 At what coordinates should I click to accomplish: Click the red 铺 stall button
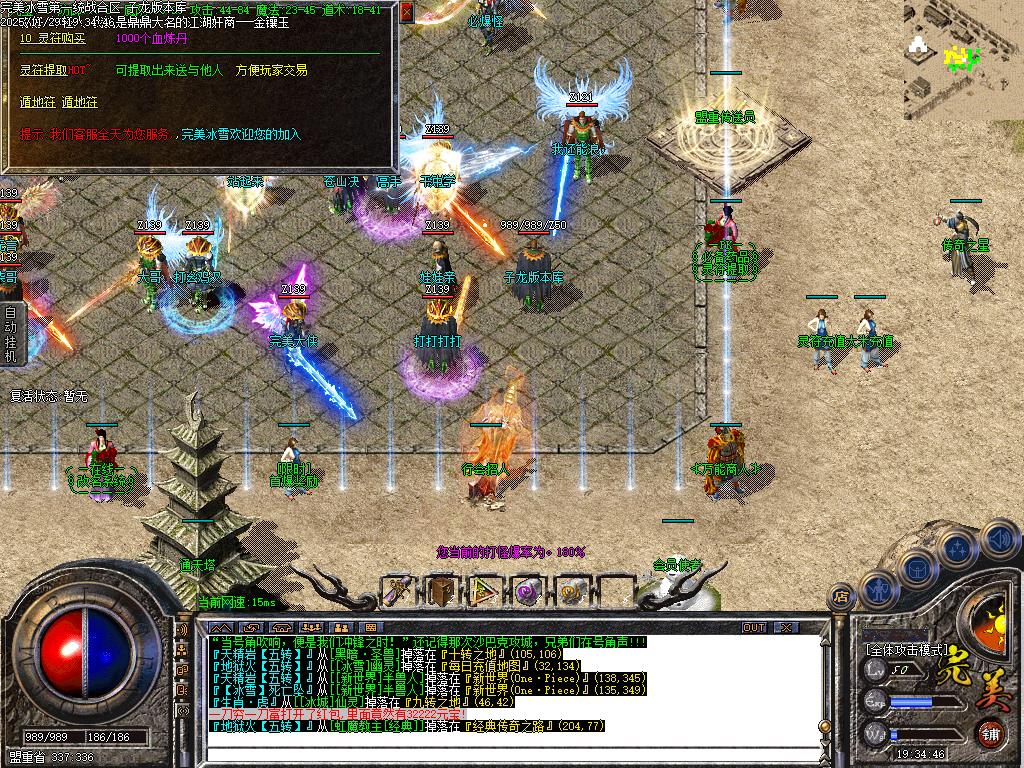point(990,733)
